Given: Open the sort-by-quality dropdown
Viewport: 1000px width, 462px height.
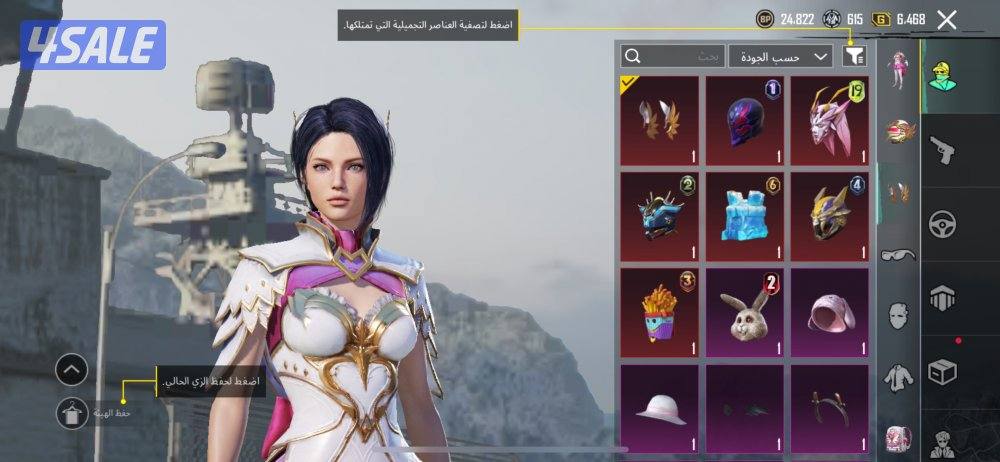Looking at the screenshot, I should (781, 56).
